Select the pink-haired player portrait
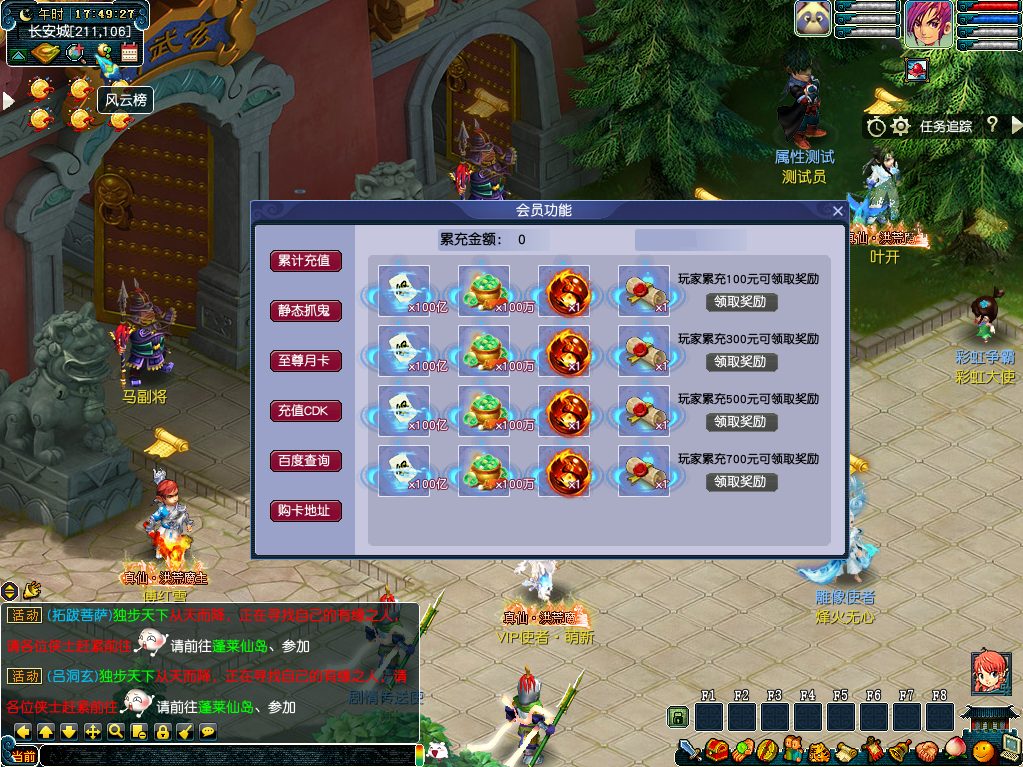This screenshot has height=767, width=1023. [x=927, y=23]
